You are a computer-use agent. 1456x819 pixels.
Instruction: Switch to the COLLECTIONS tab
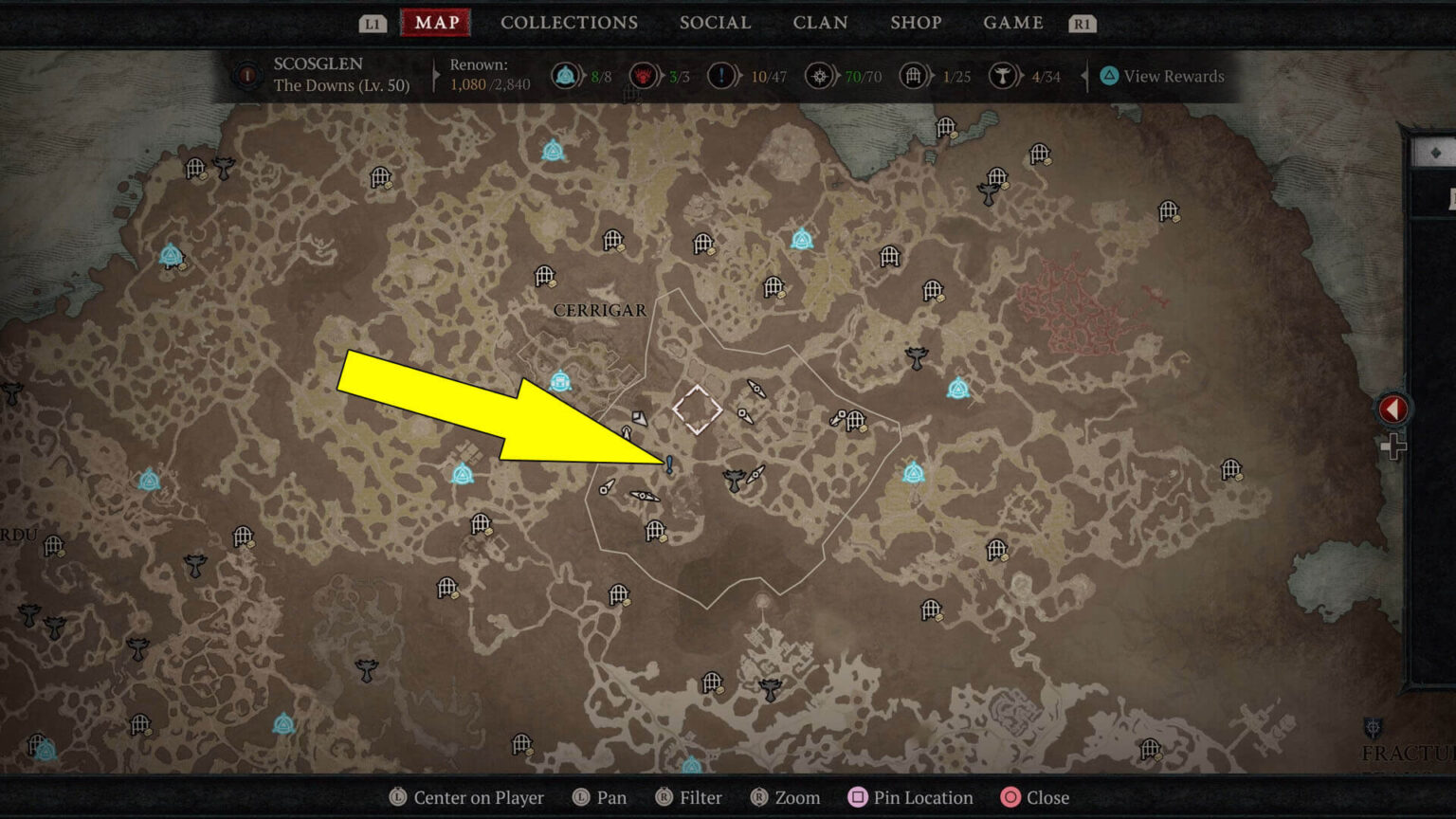pyautogui.click(x=569, y=23)
